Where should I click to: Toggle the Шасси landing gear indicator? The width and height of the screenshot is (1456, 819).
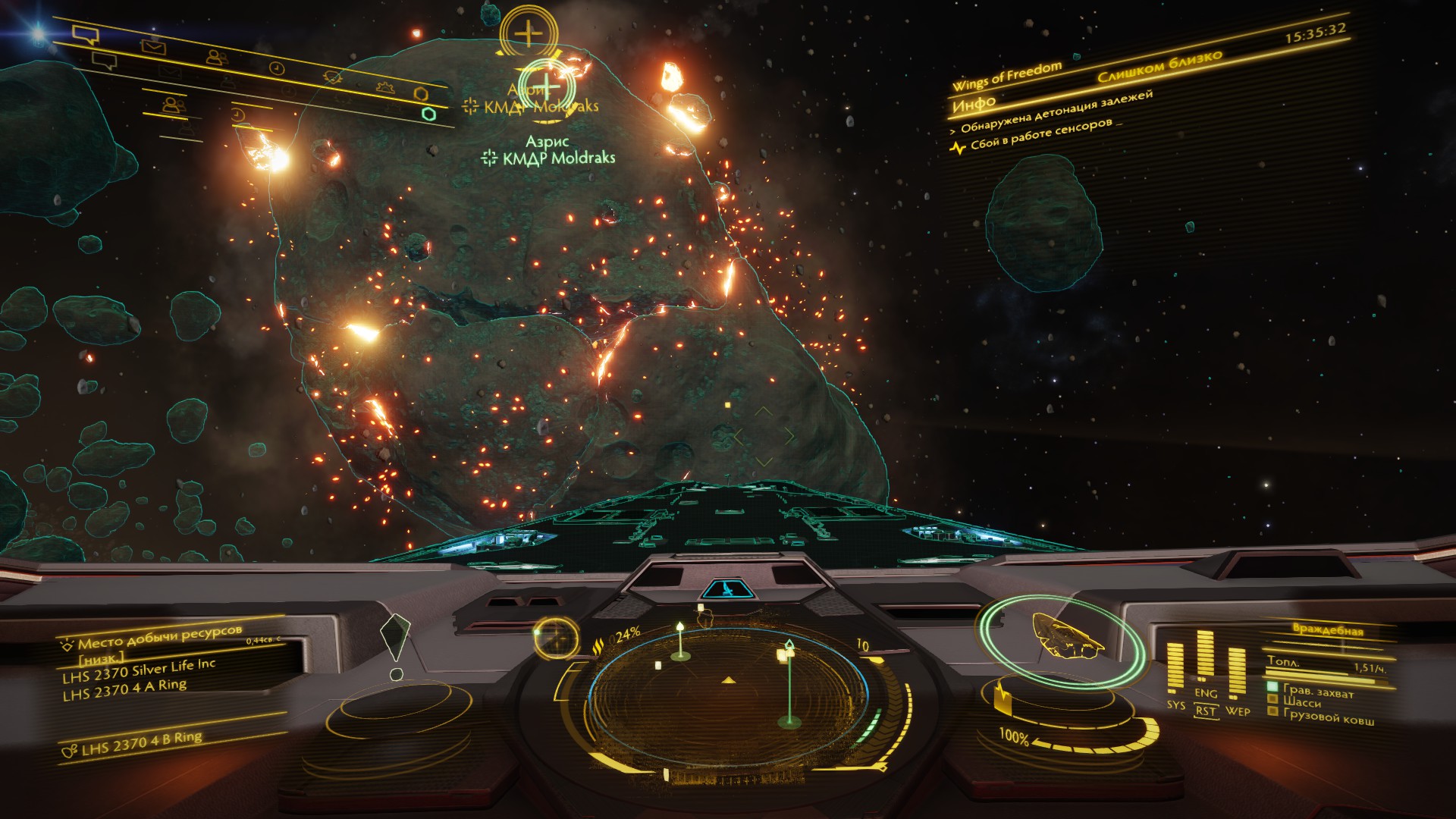(1301, 702)
